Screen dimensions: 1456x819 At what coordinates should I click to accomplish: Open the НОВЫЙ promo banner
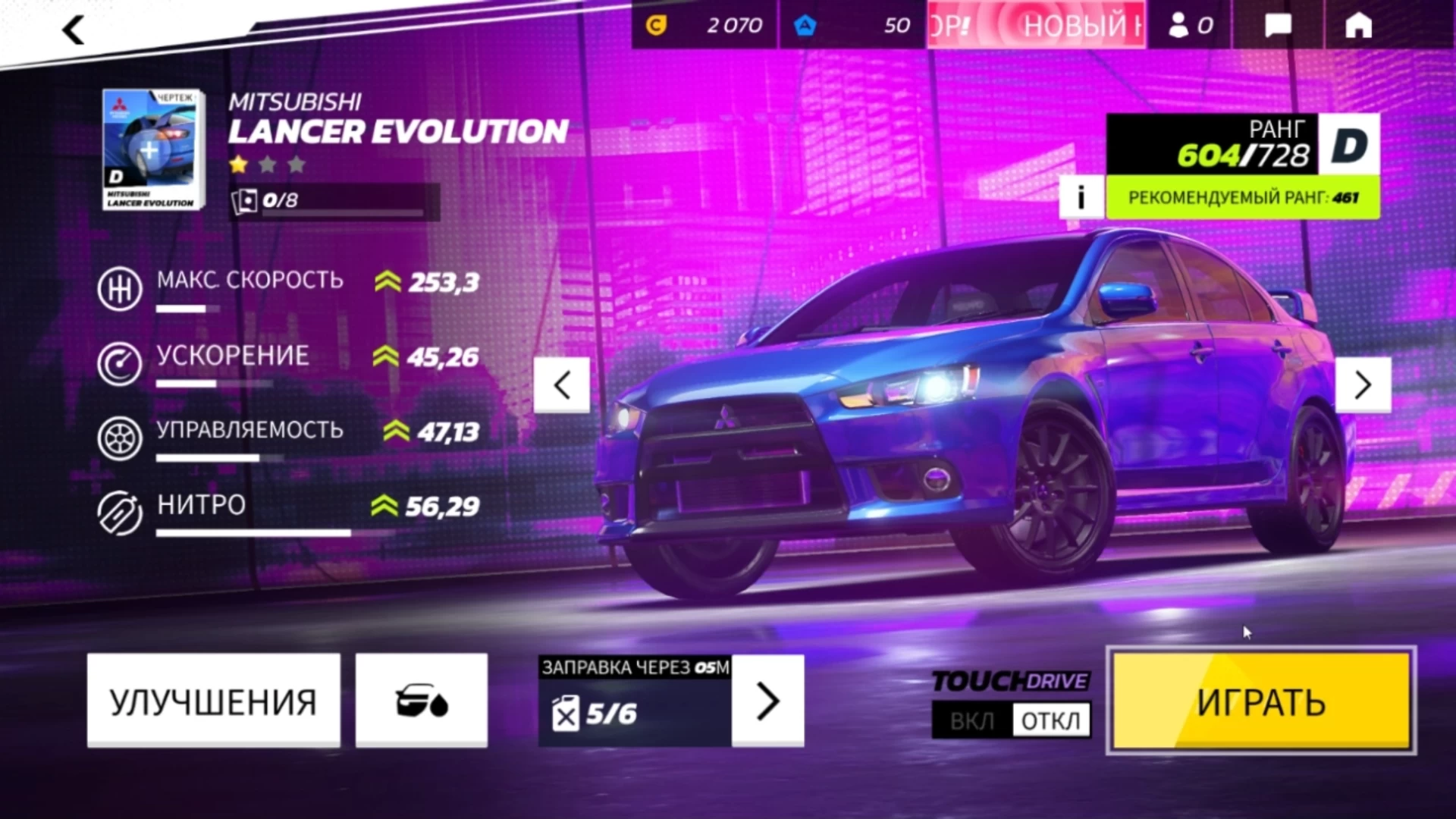coord(1036,26)
